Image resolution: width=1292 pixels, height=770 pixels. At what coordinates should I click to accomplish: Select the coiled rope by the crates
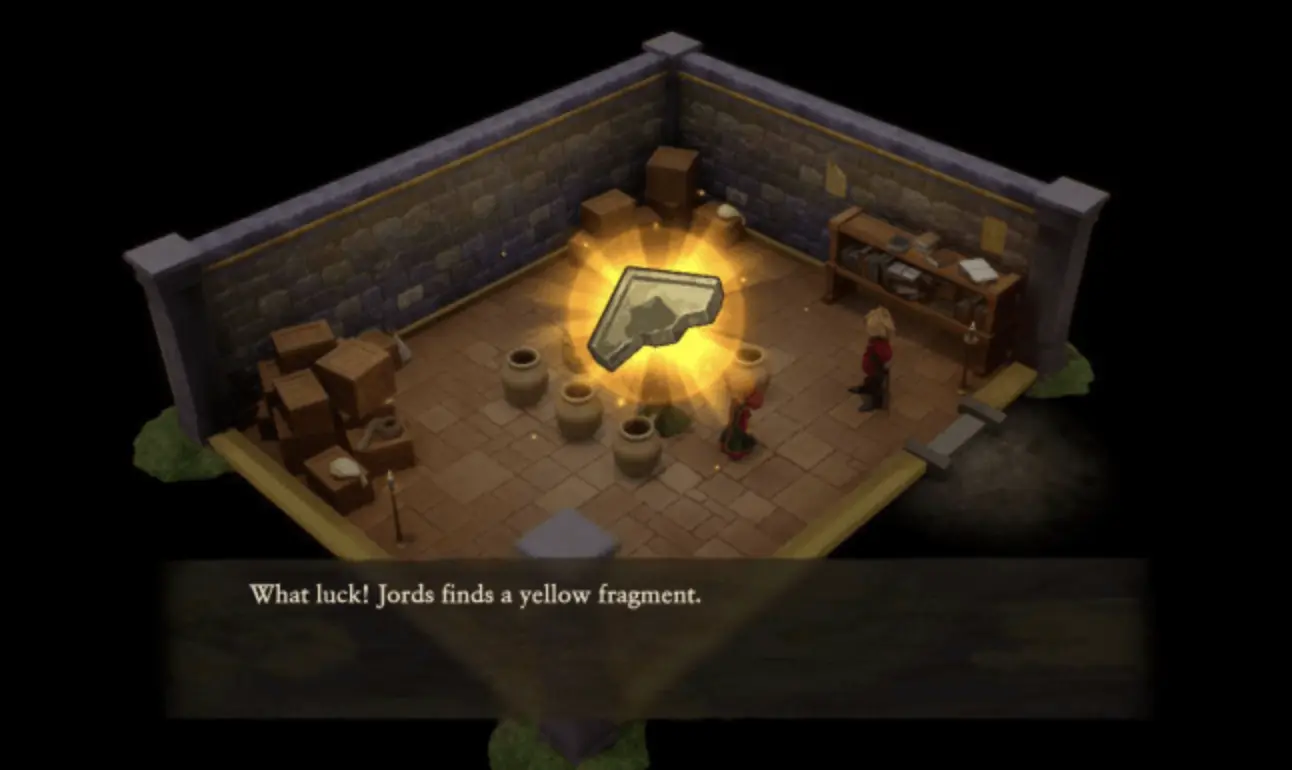383,427
